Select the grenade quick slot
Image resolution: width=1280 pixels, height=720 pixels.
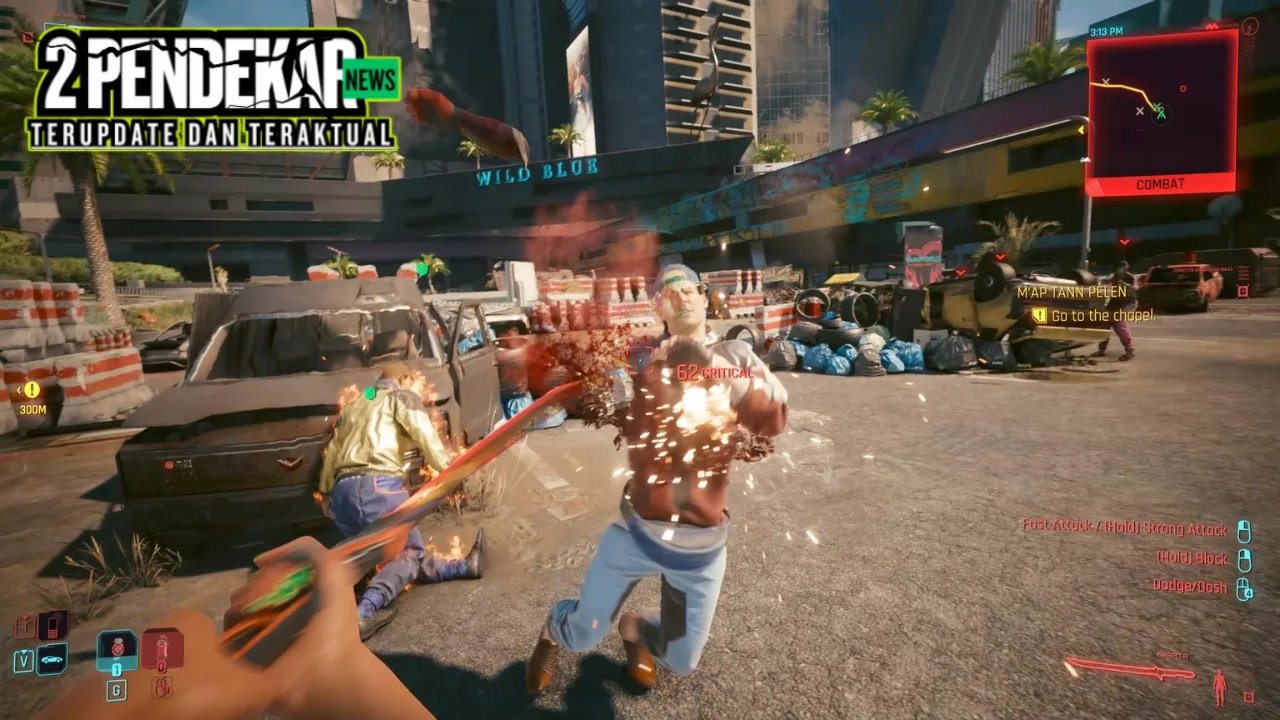[x=117, y=650]
